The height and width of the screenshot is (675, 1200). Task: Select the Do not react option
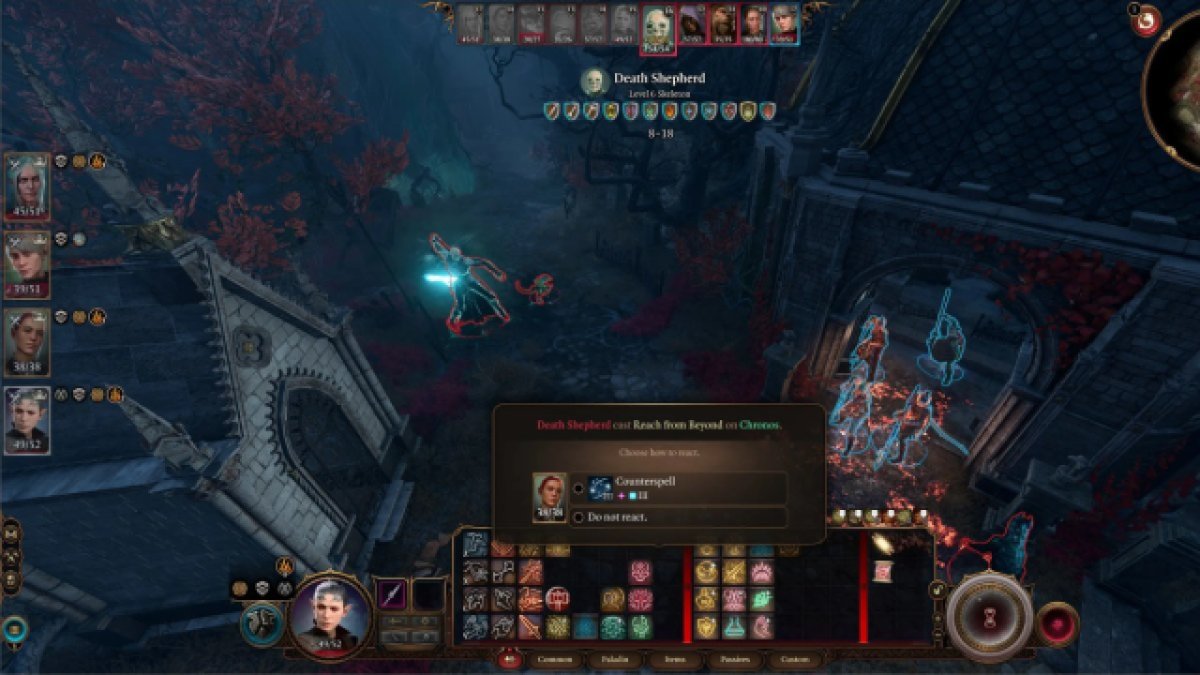(579, 517)
